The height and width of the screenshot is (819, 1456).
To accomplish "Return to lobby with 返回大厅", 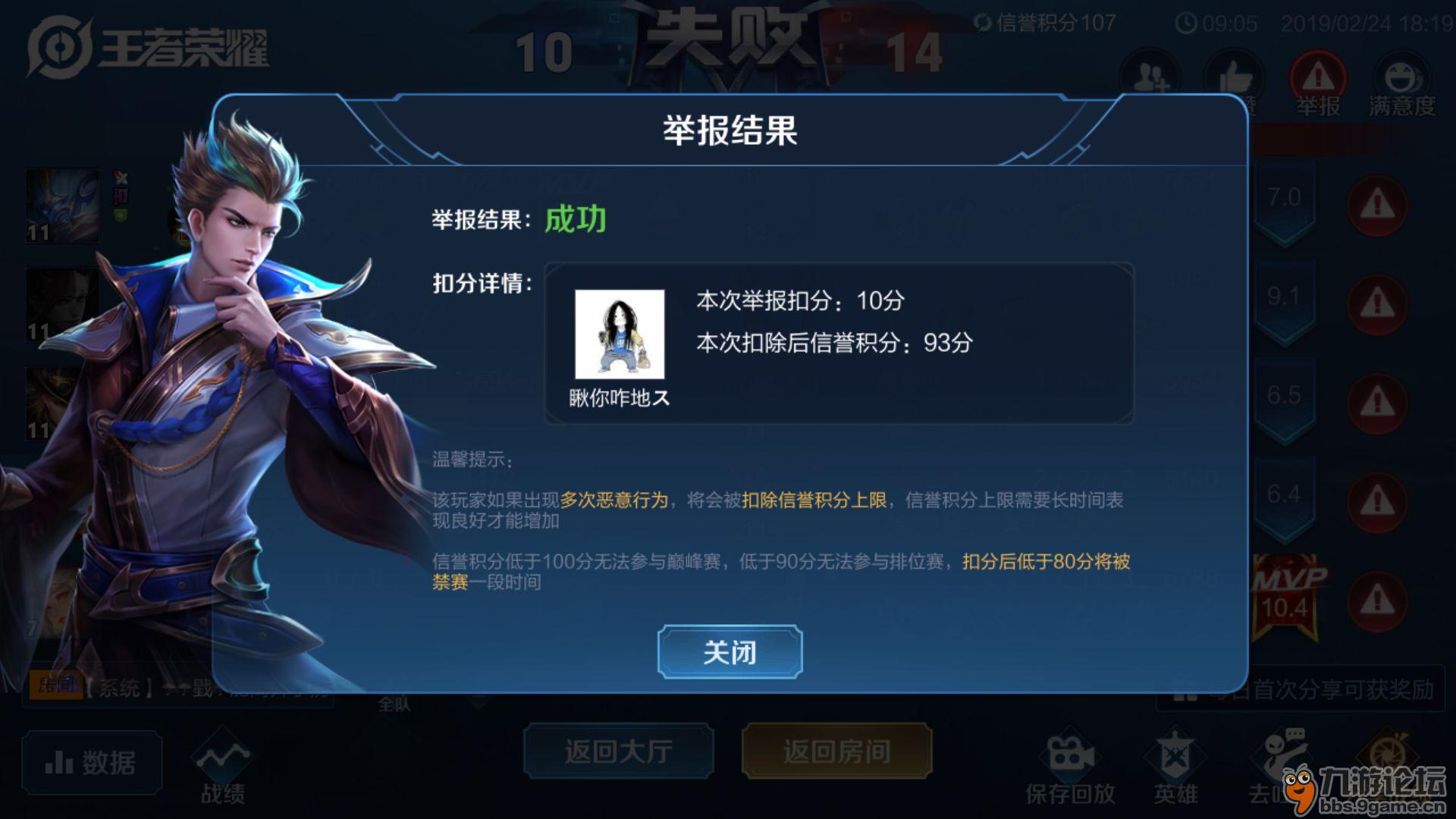I will point(618,751).
